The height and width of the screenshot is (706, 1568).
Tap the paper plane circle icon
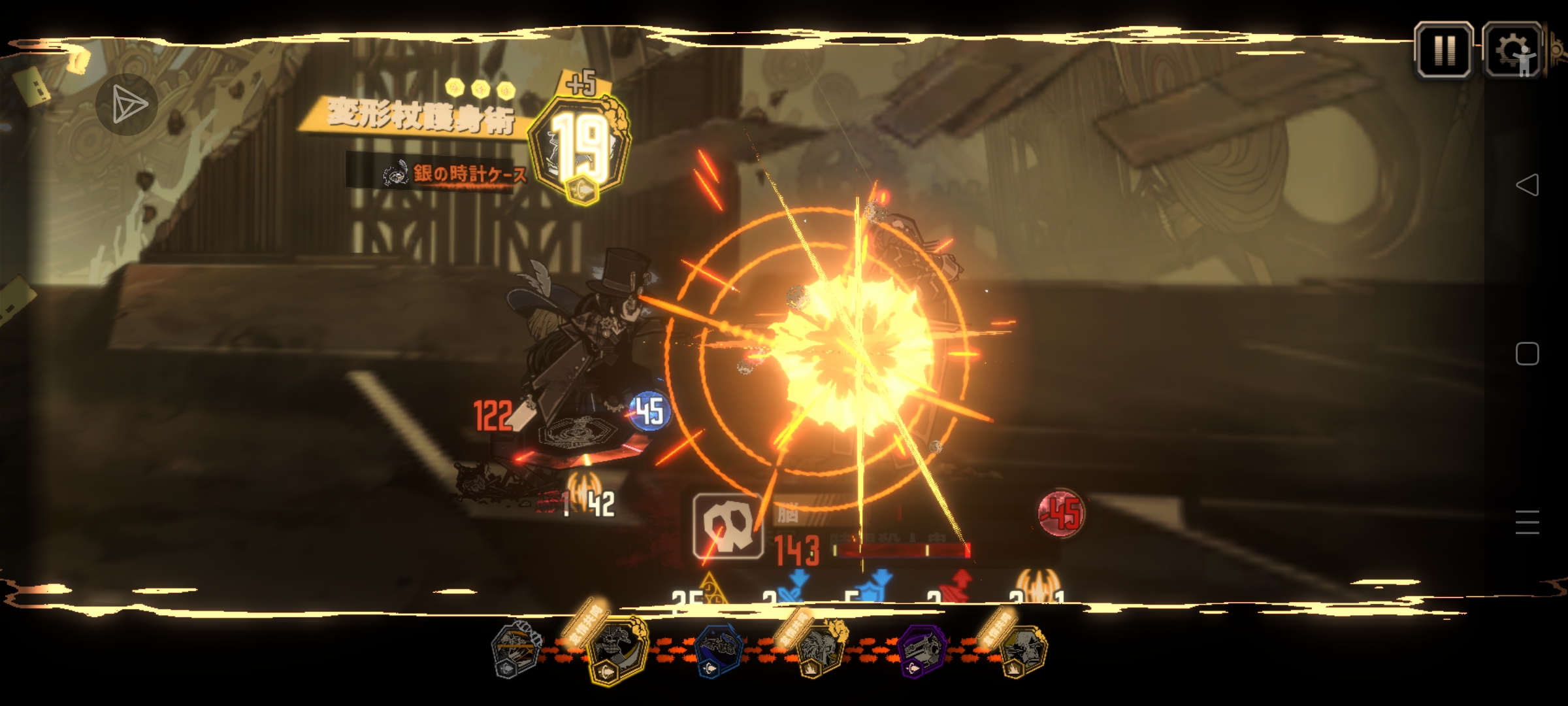click(x=127, y=105)
